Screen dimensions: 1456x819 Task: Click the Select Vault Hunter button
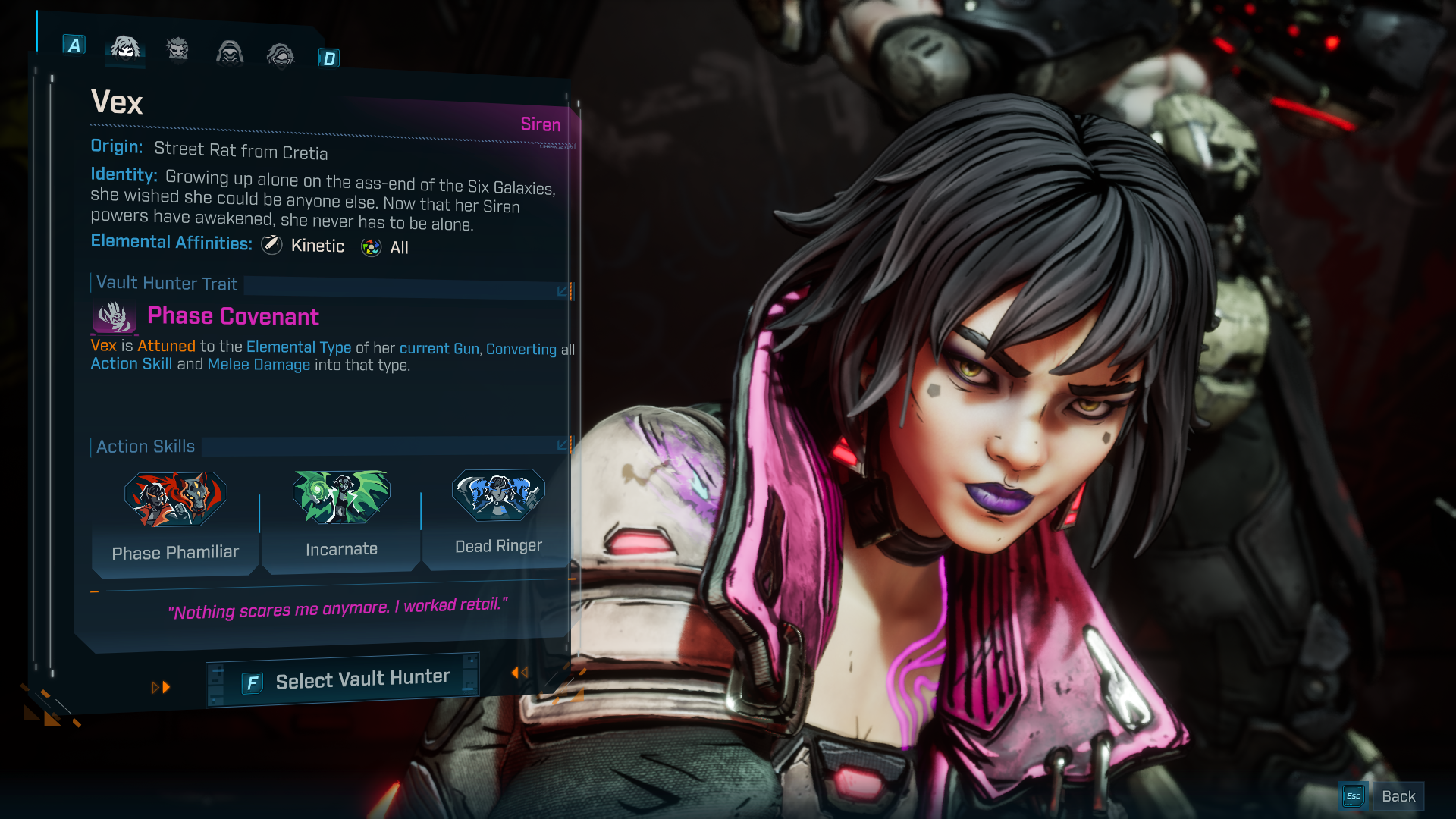[x=342, y=677]
